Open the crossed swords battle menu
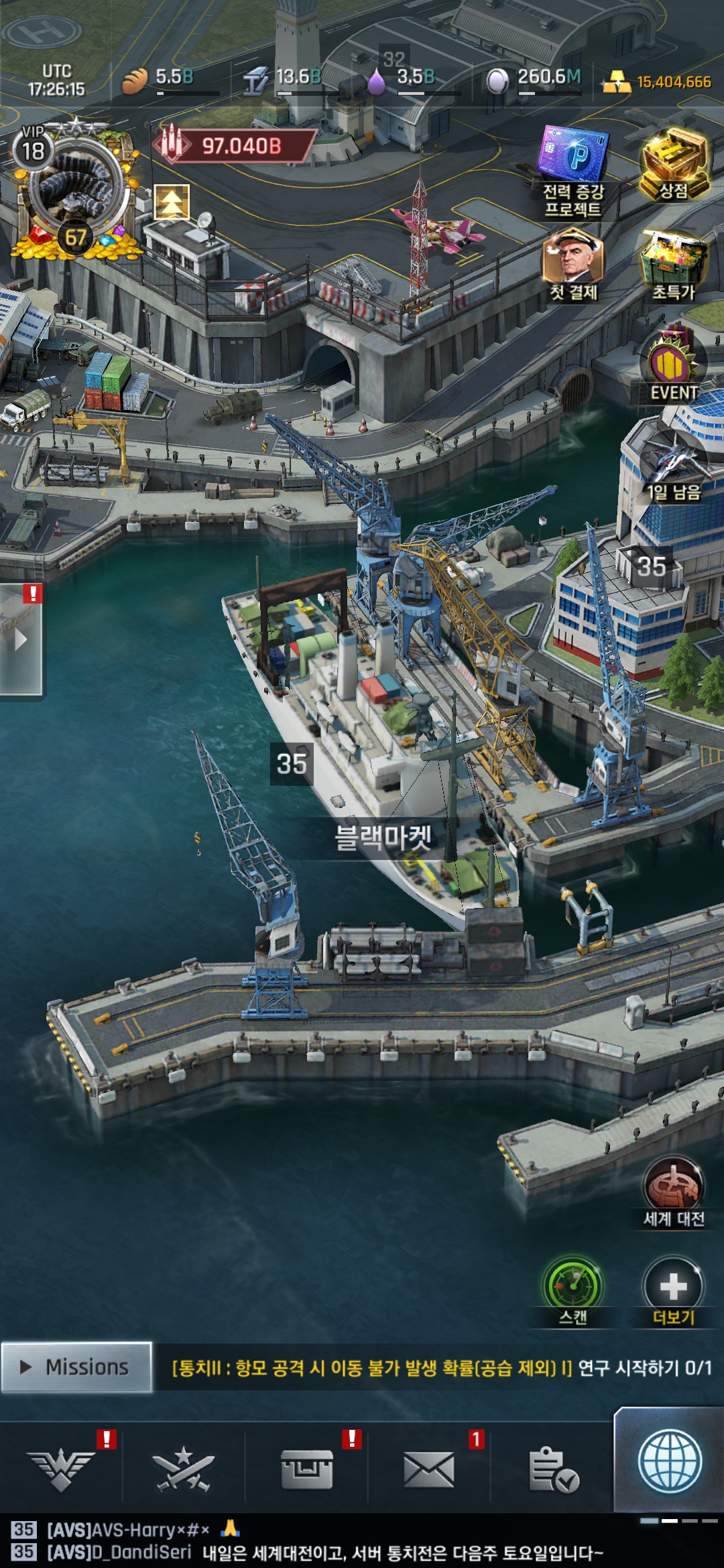The width and height of the screenshot is (724, 1568). (184, 1468)
